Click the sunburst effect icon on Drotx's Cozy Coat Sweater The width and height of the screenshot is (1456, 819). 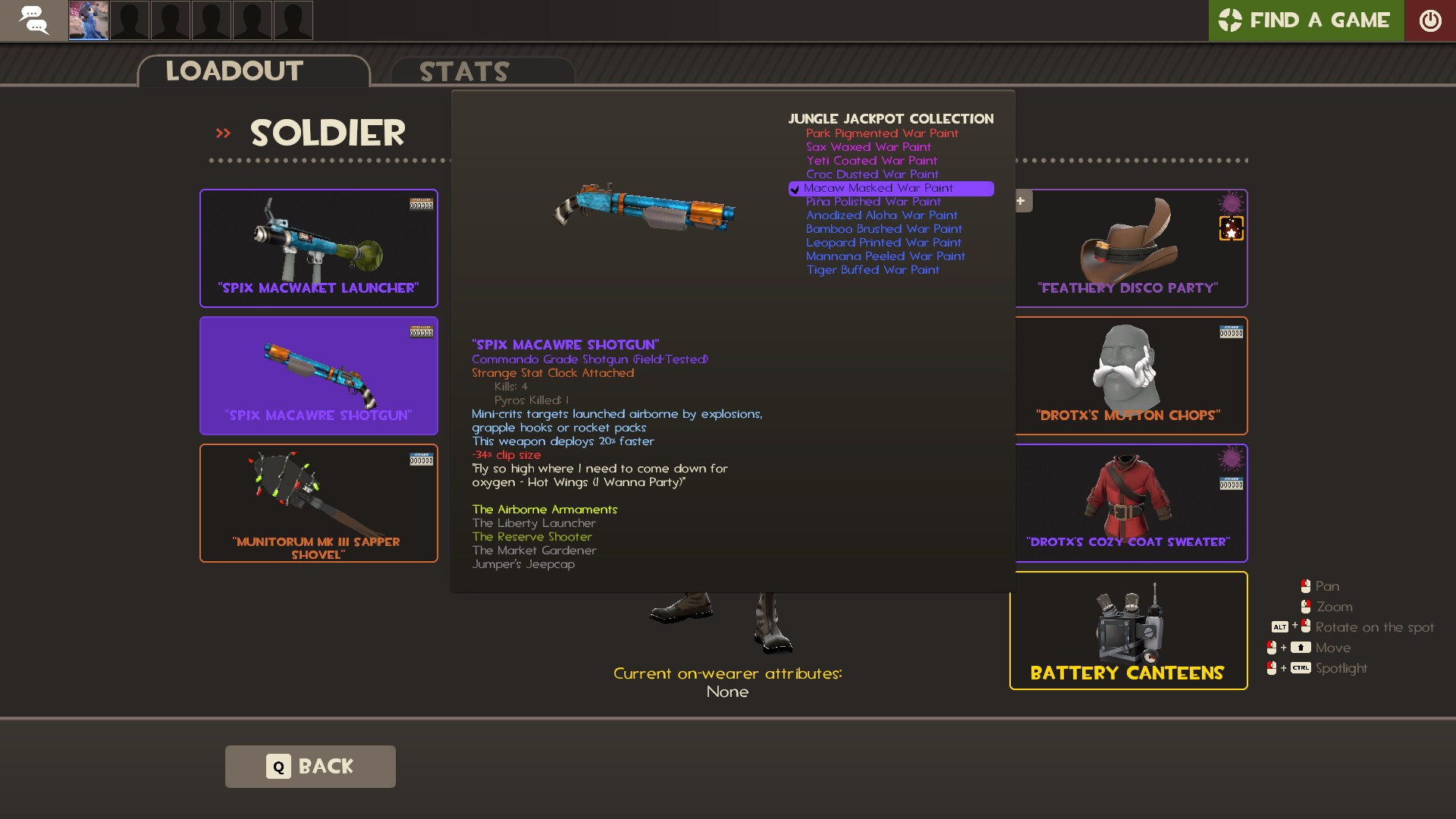tap(1231, 459)
